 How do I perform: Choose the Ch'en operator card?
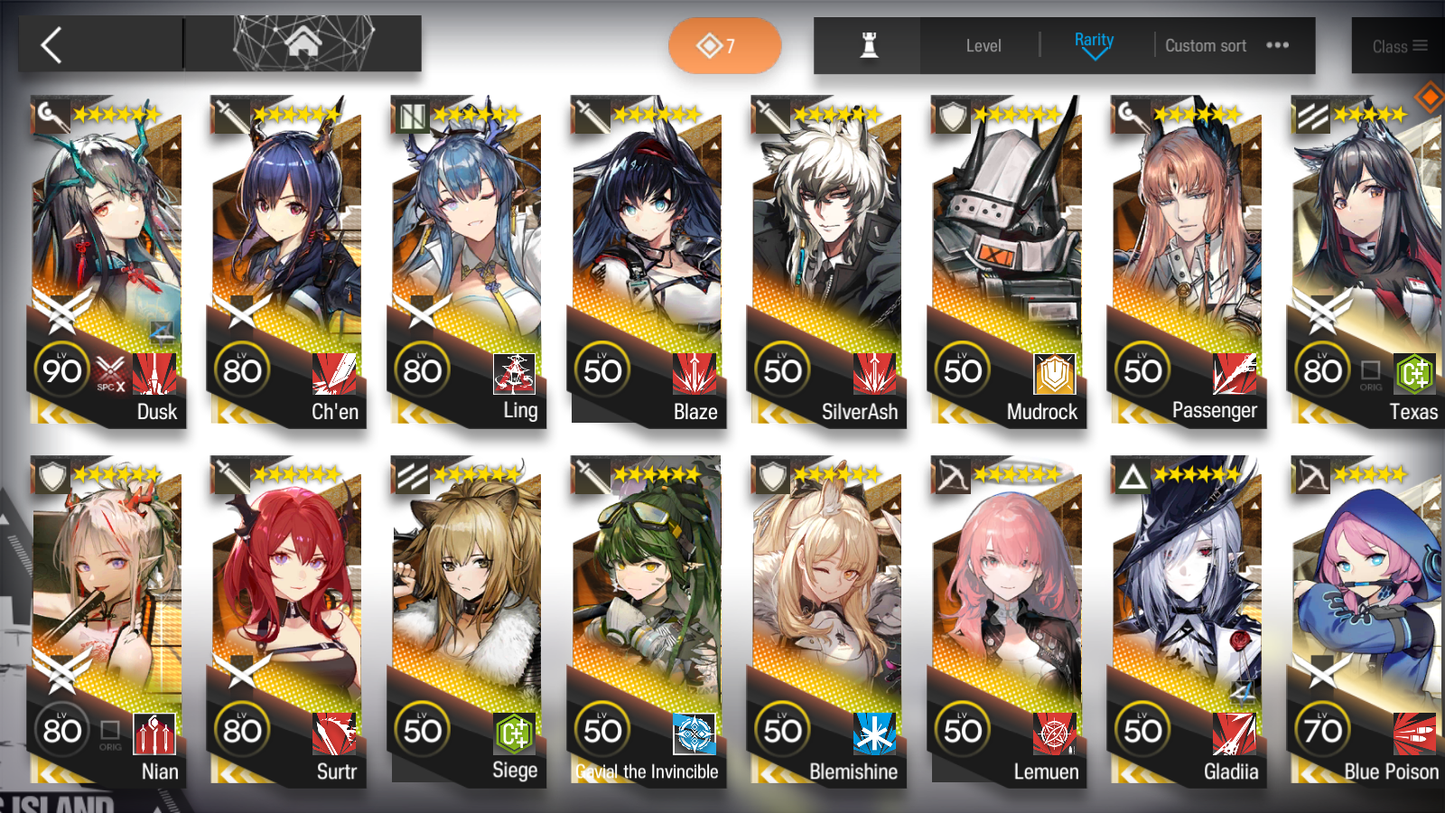pos(287,260)
